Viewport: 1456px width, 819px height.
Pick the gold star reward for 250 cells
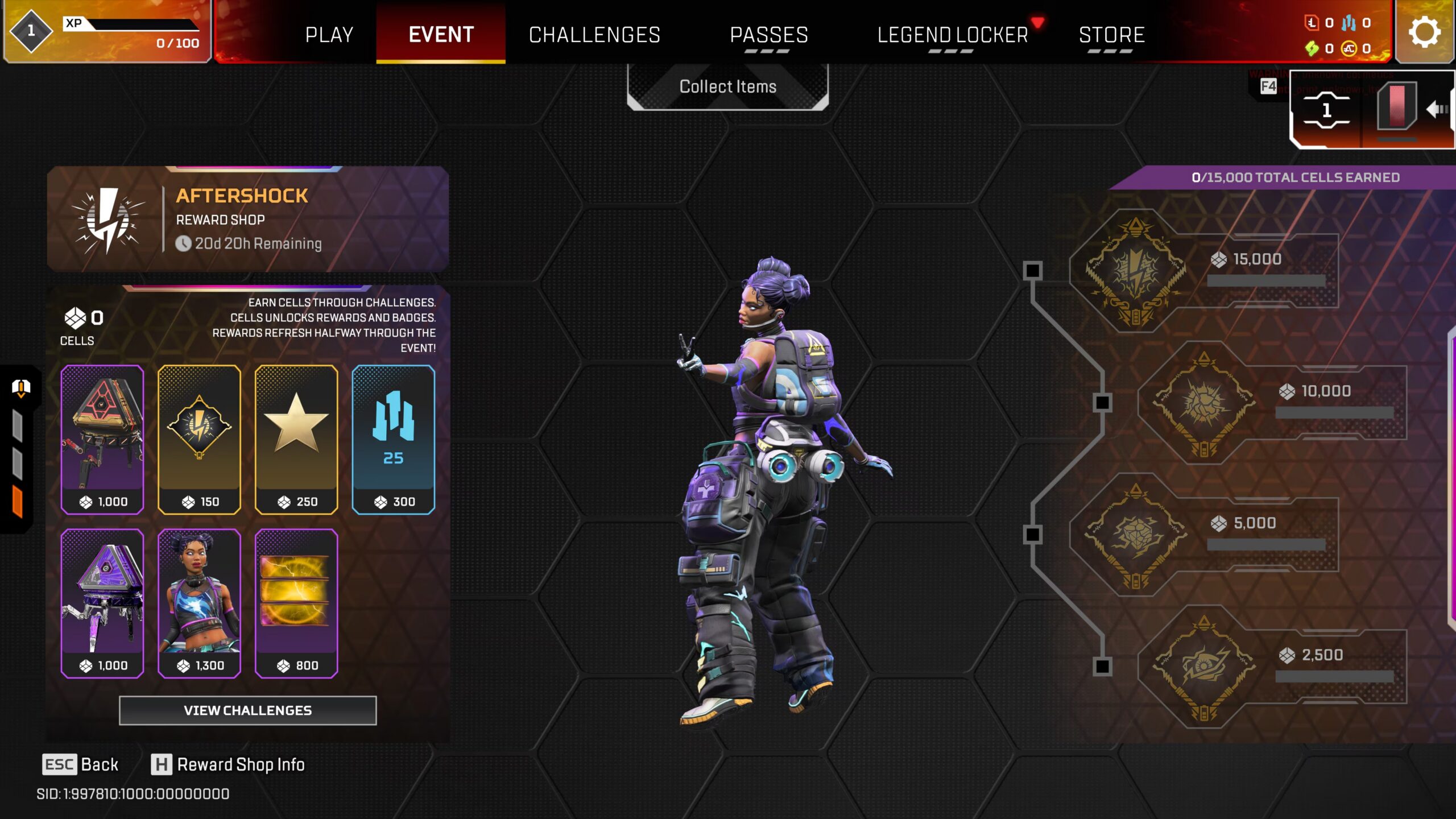tap(296, 439)
